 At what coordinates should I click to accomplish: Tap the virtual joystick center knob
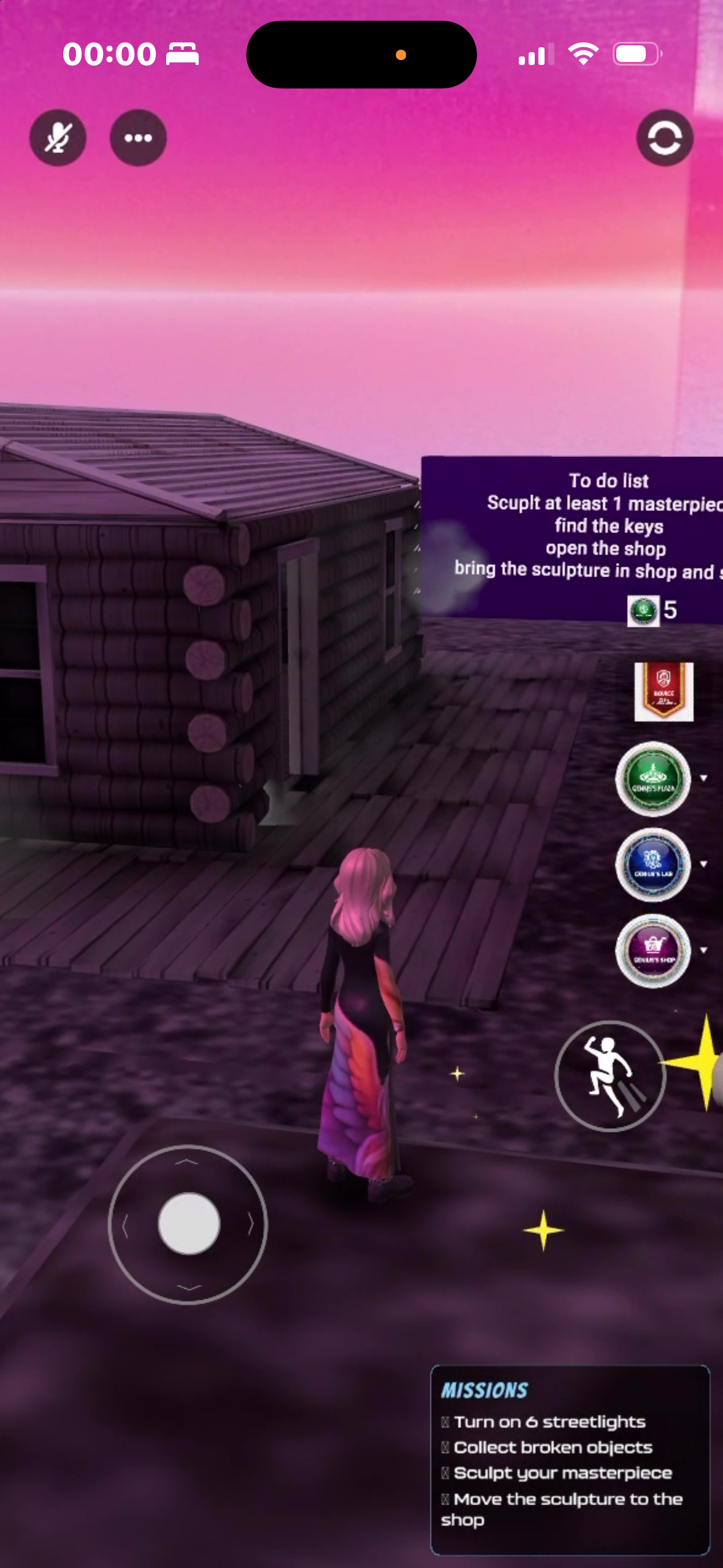click(189, 1224)
